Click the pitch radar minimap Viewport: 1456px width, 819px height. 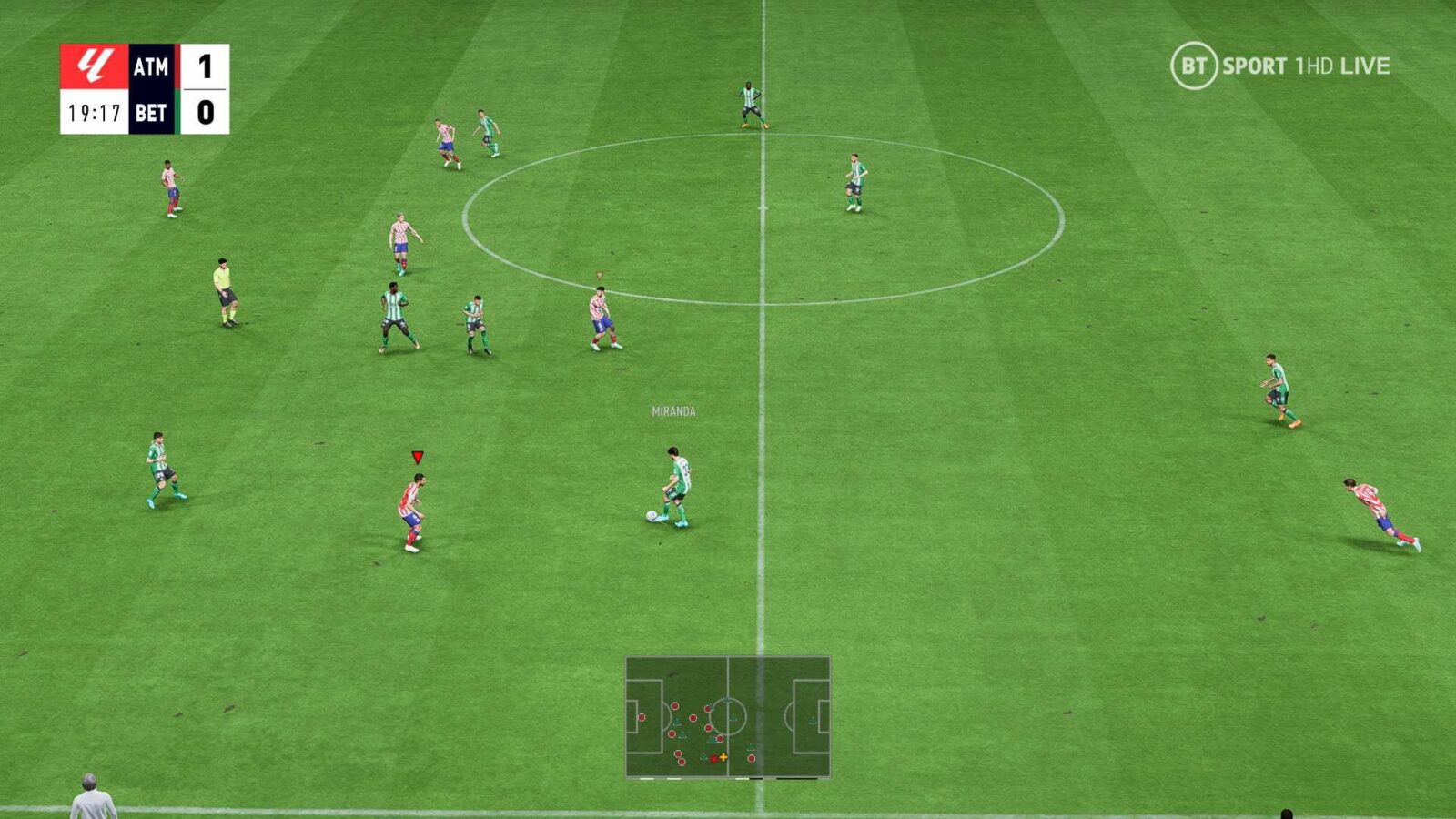tap(727, 717)
